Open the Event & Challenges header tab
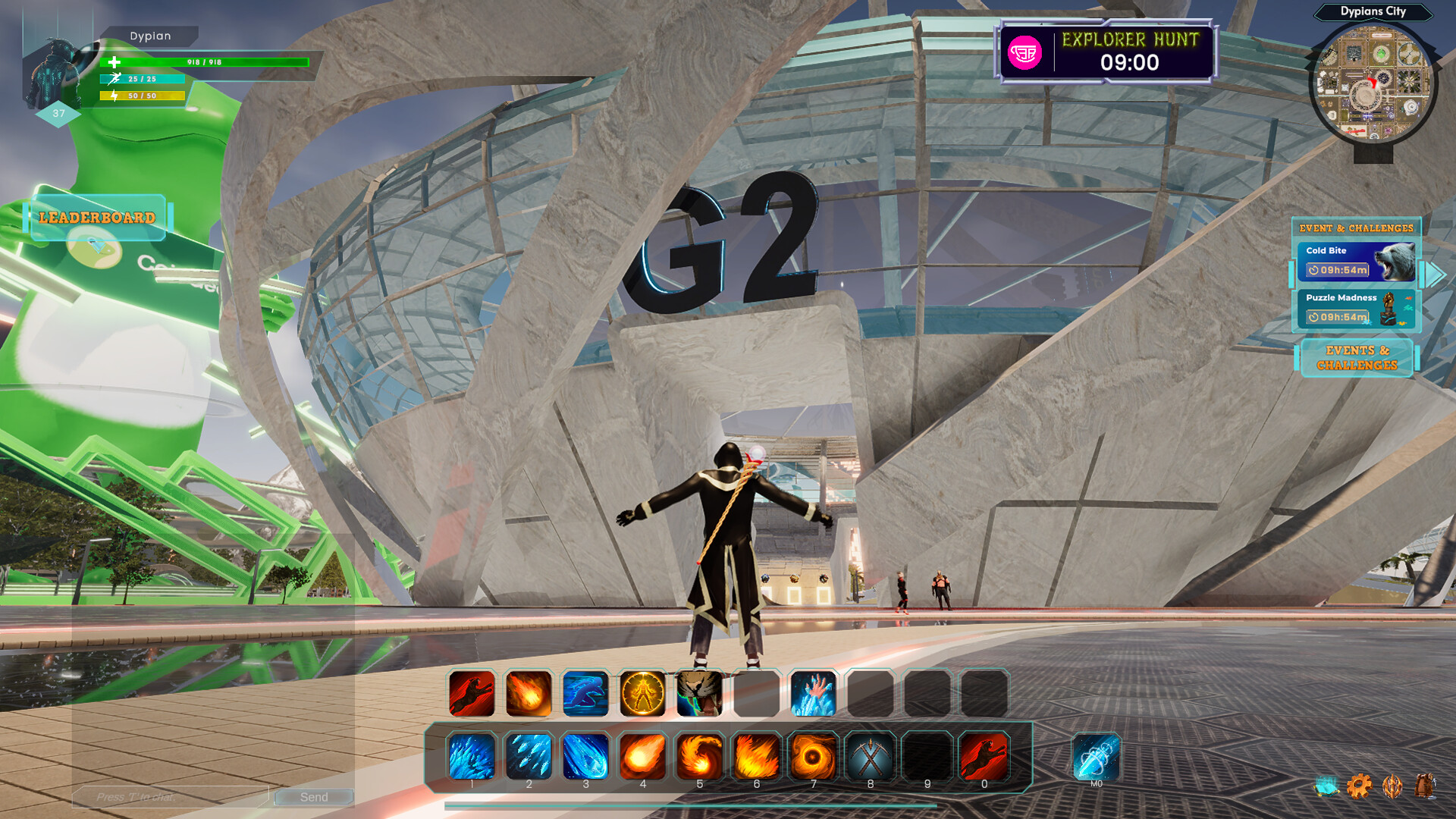The width and height of the screenshot is (1456, 819). (x=1357, y=227)
